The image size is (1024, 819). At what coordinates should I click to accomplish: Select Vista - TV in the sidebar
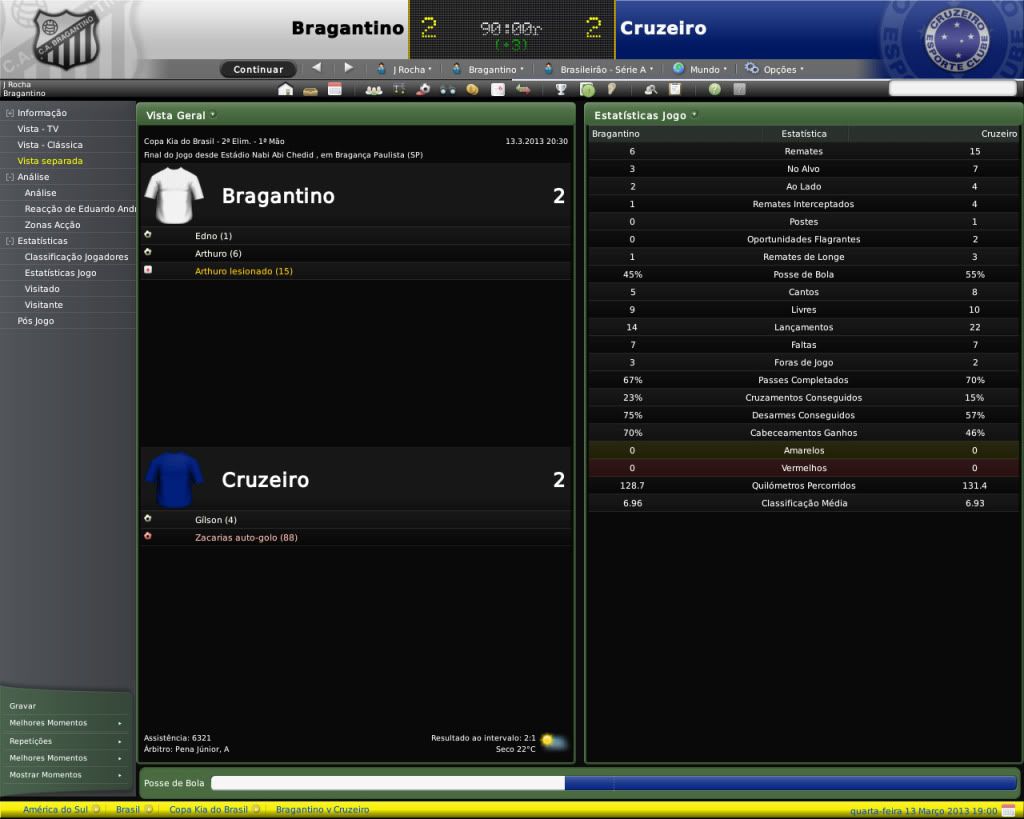(x=38, y=129)
